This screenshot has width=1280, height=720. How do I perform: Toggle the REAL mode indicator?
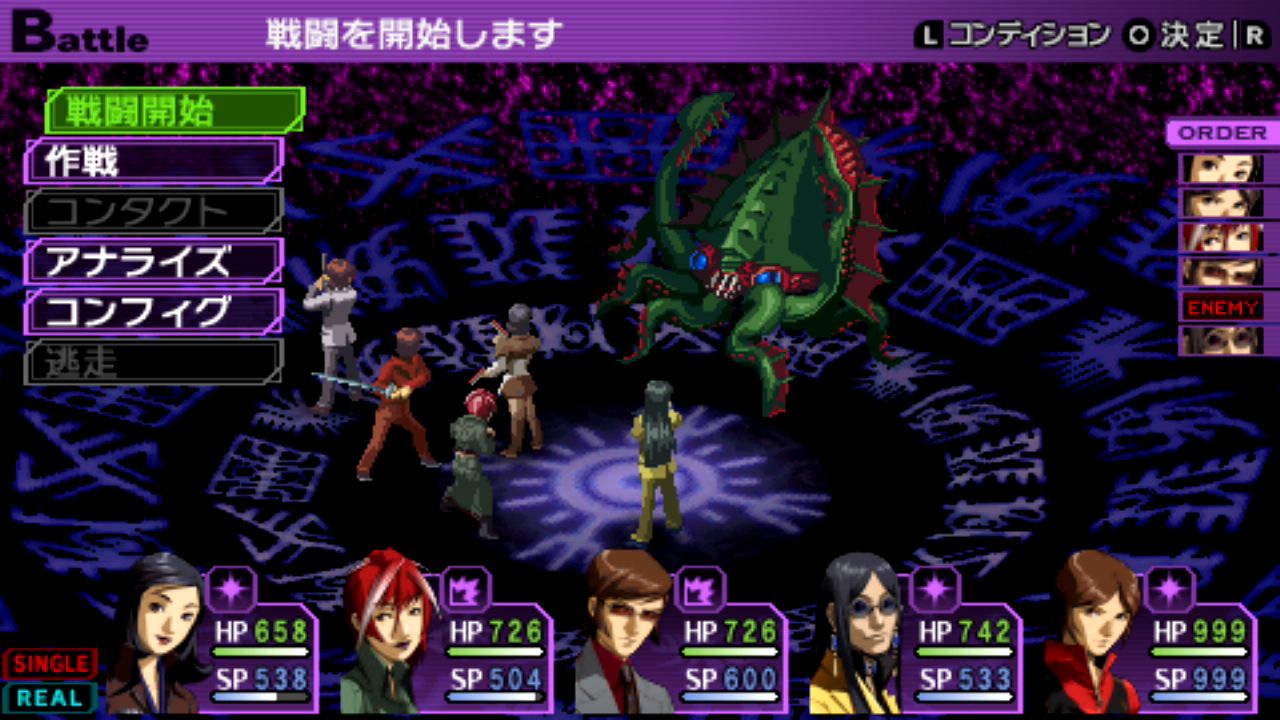pyautogui.click(x=50, y=697)
